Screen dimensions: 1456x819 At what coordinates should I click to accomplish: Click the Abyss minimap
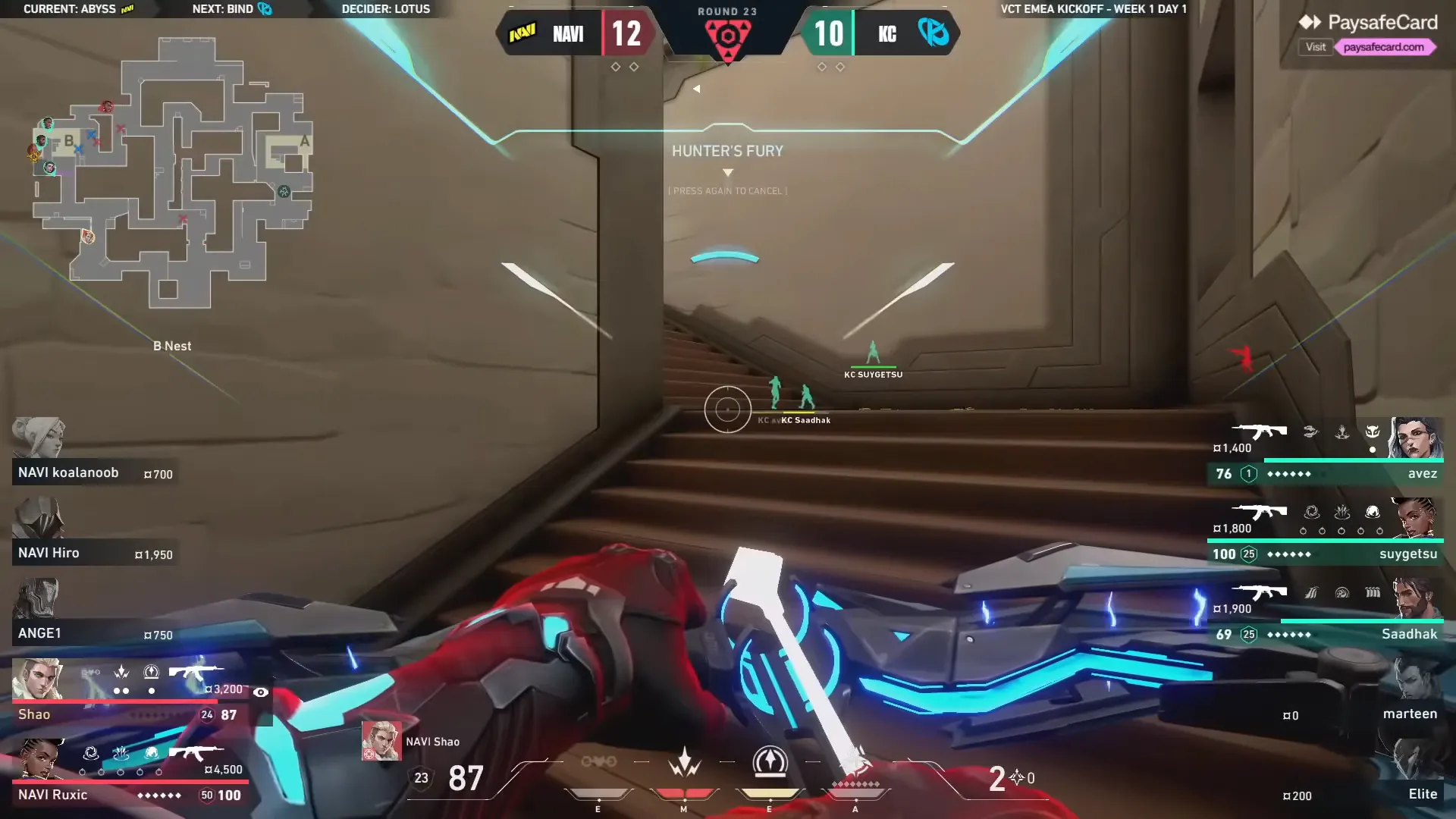(x=173, y=174)
